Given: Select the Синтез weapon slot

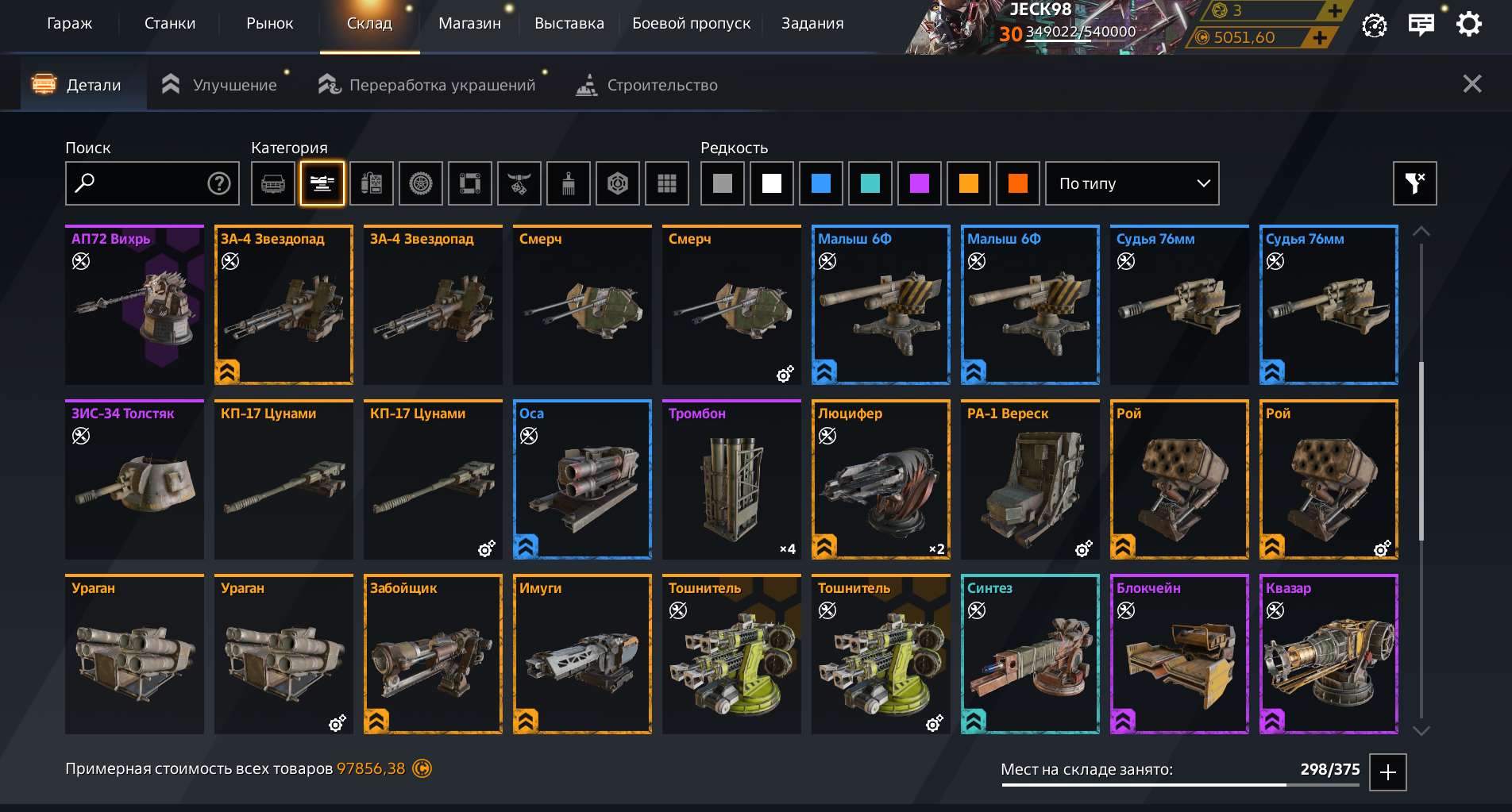Looking at the screenshot, I should [x=1030, y=655].
